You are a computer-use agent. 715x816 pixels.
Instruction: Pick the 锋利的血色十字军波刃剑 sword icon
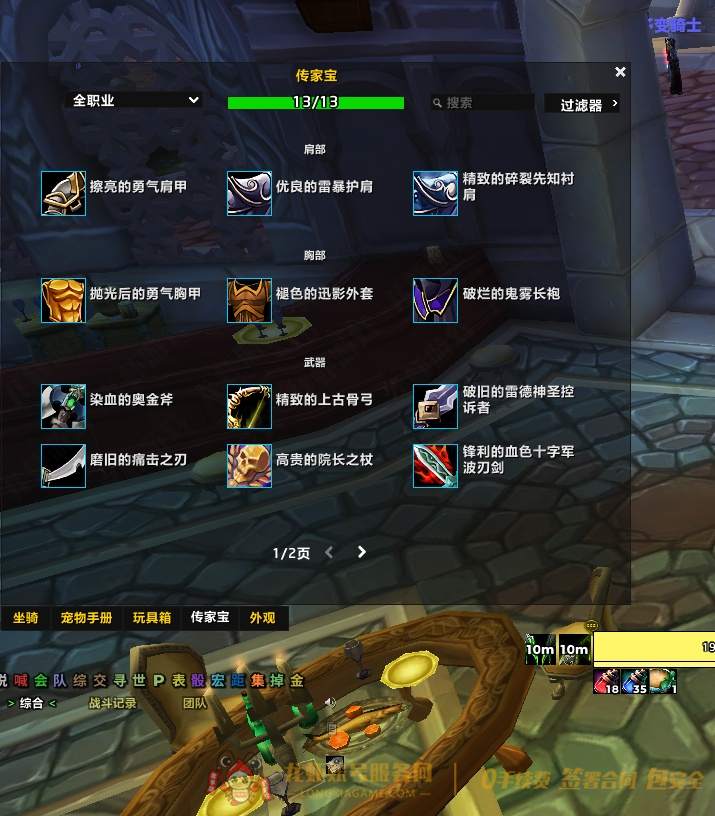[x=435, y=466]
